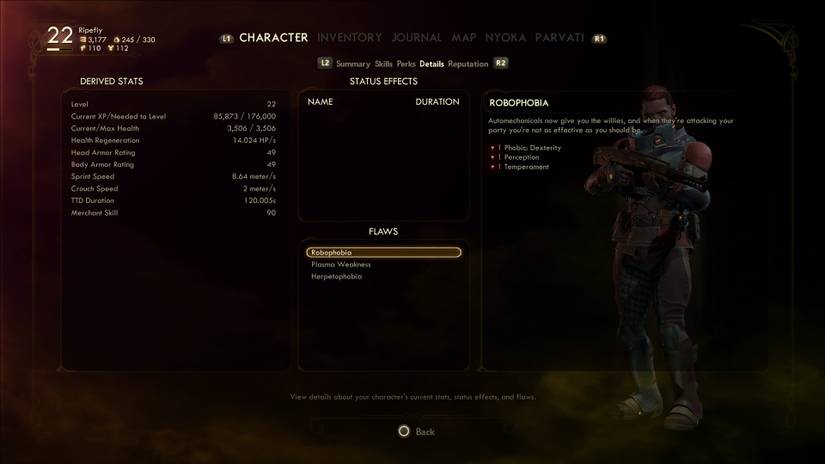Show the Summary sub-tab

(x=353, y=64)
